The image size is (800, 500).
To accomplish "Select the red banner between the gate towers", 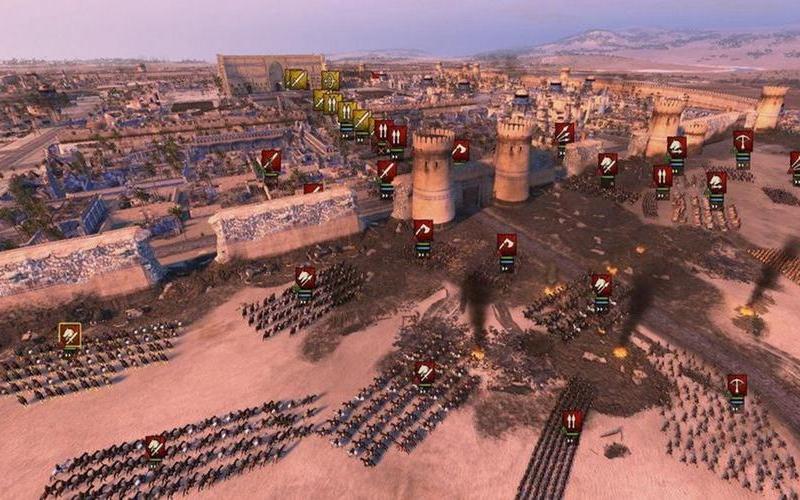I will point(460,150).
